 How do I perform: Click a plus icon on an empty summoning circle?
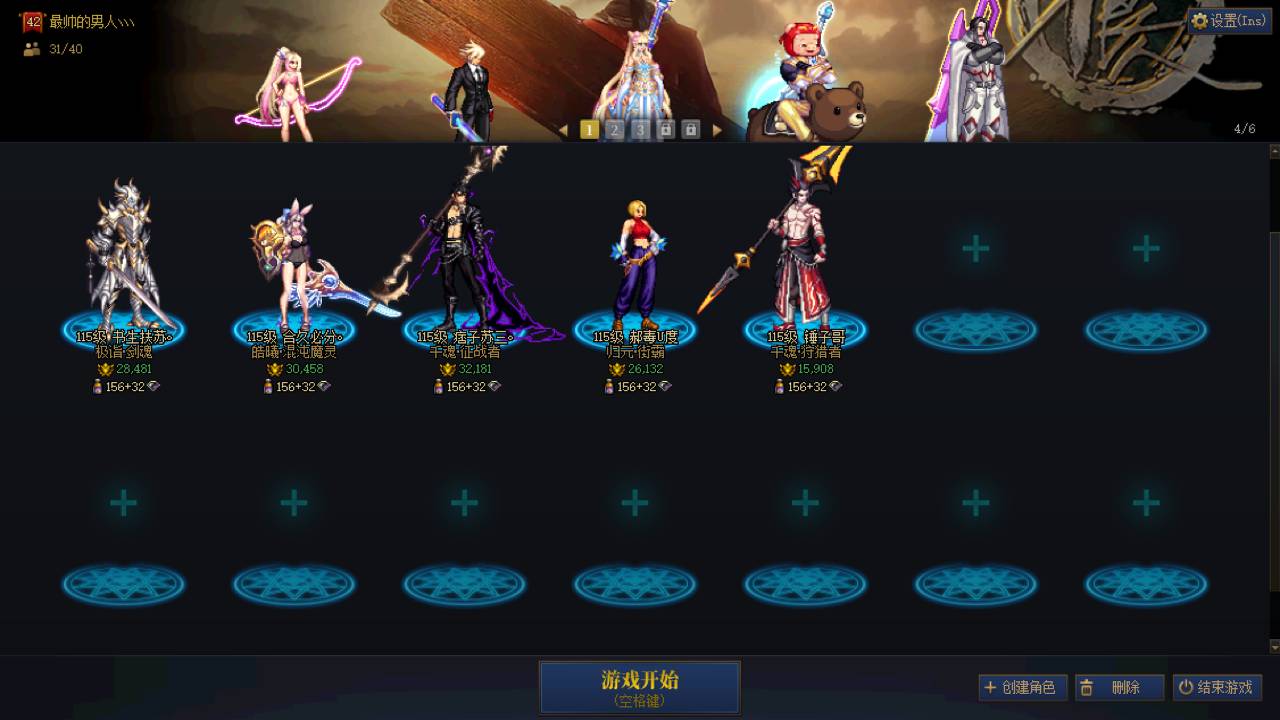(x=975, y=246)
